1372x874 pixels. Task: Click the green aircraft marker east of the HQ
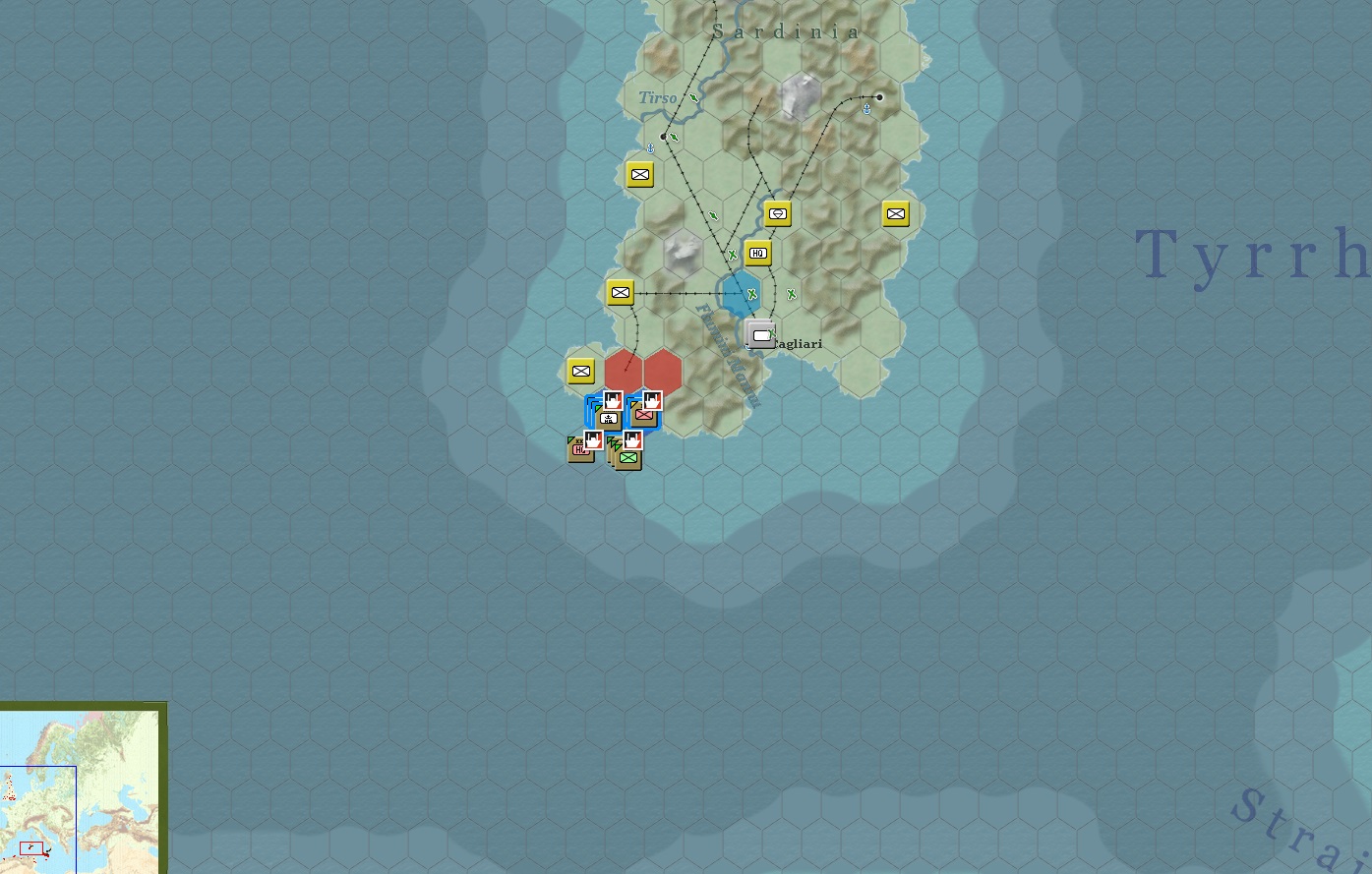[x=792, y=293]
